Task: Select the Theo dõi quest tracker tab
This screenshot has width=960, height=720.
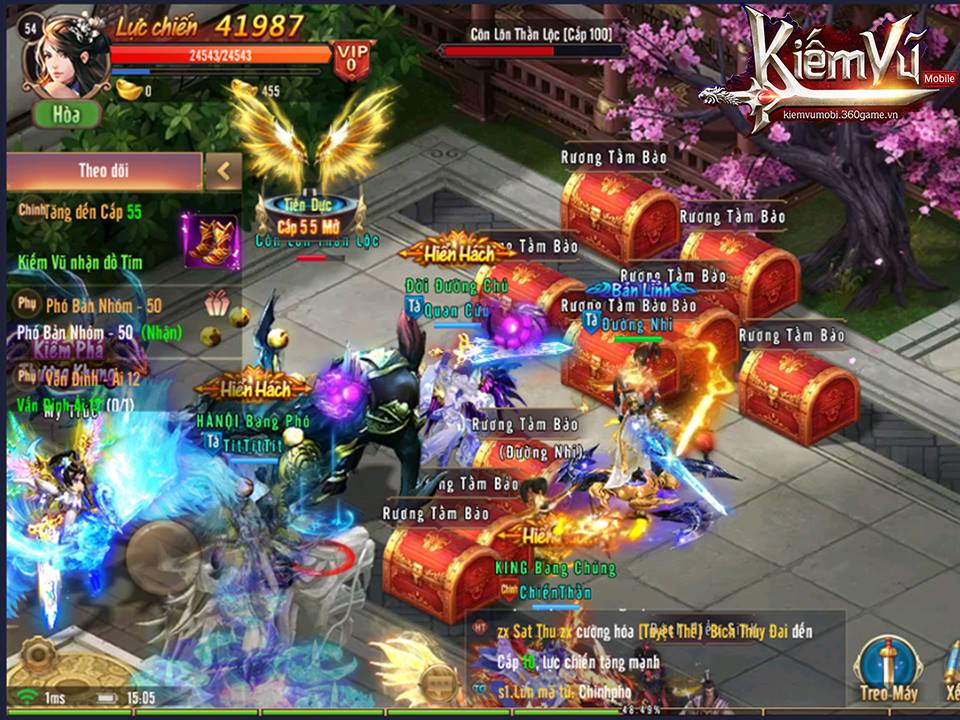Action: 104,171
